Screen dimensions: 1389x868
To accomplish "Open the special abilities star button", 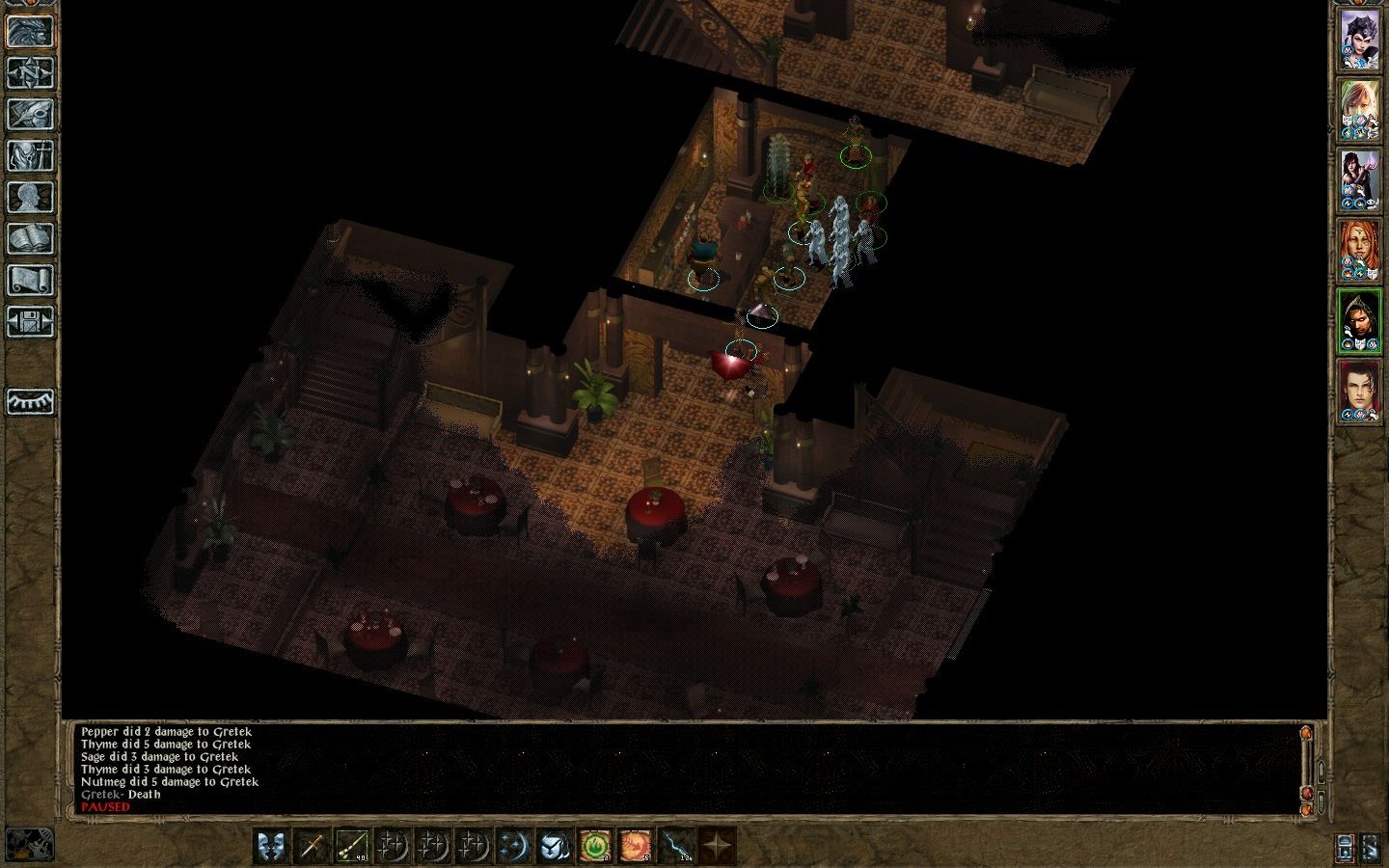I will point(717,846).
